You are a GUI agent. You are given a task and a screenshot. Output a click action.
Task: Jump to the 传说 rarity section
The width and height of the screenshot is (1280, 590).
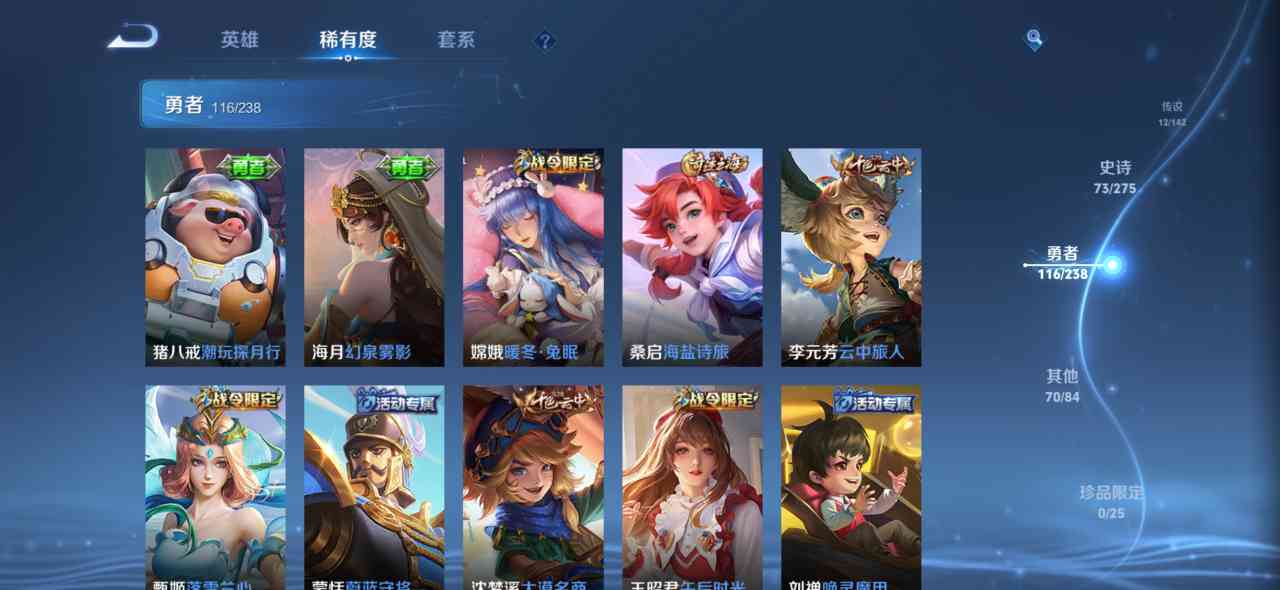pyautogui.click(x=1171, y=113)
